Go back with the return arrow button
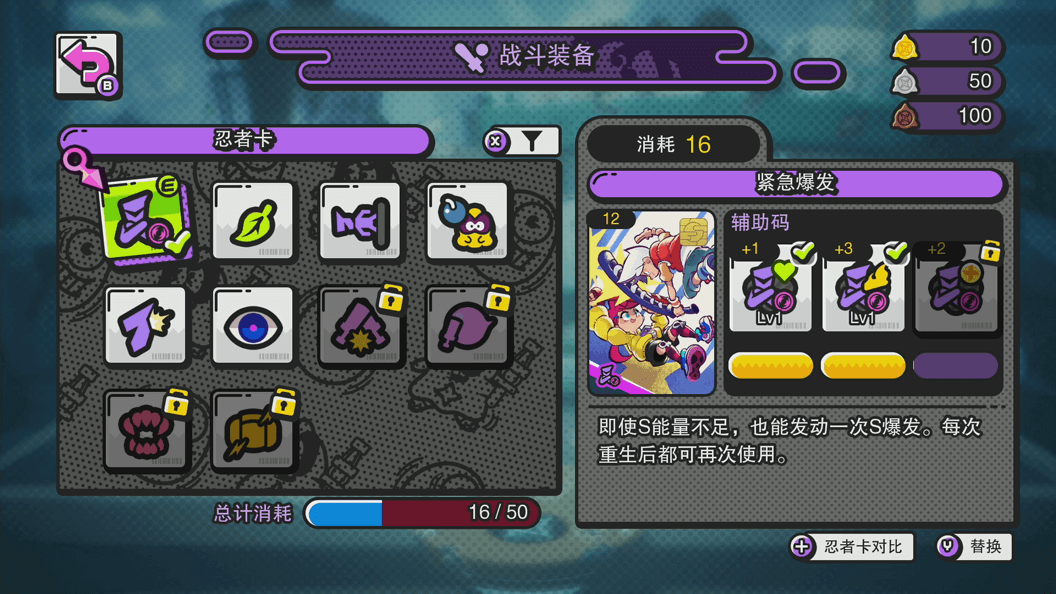Screen dimensions: 1056x594 point(88,66)
